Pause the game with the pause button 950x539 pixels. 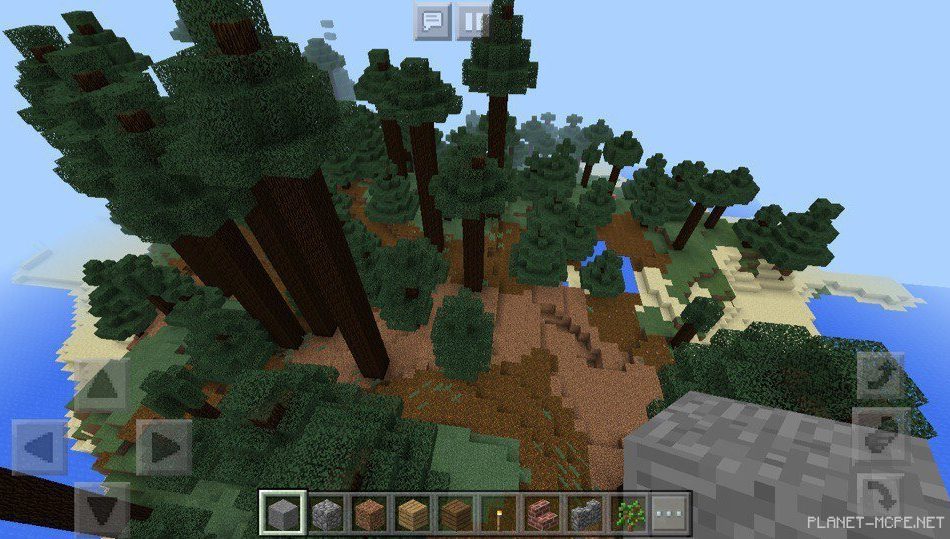point(473,20)
